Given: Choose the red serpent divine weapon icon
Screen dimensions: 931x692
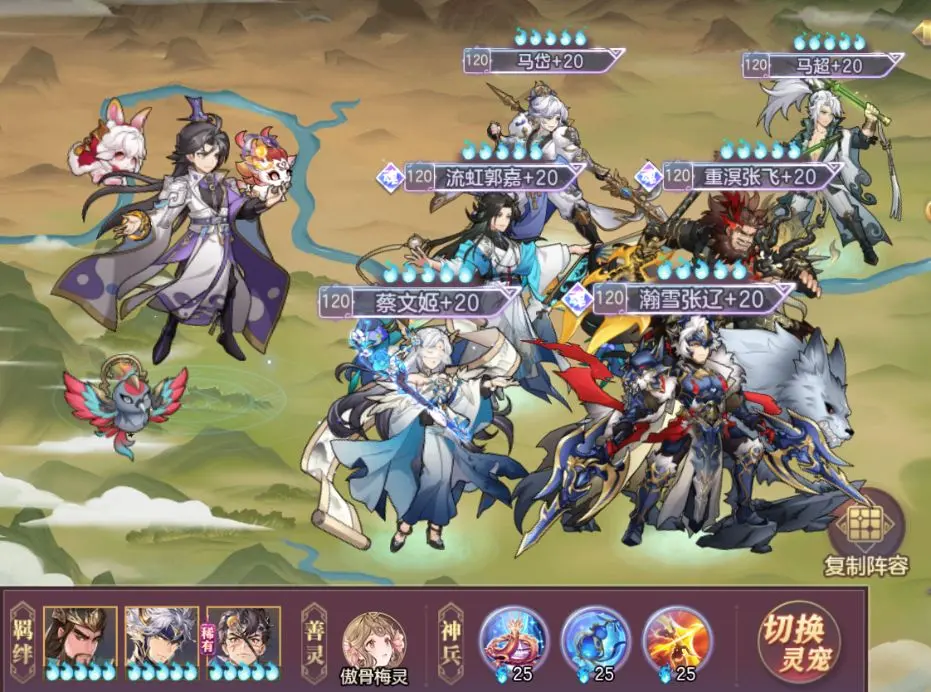Looking at the screenshot, I should pos(514,637).
